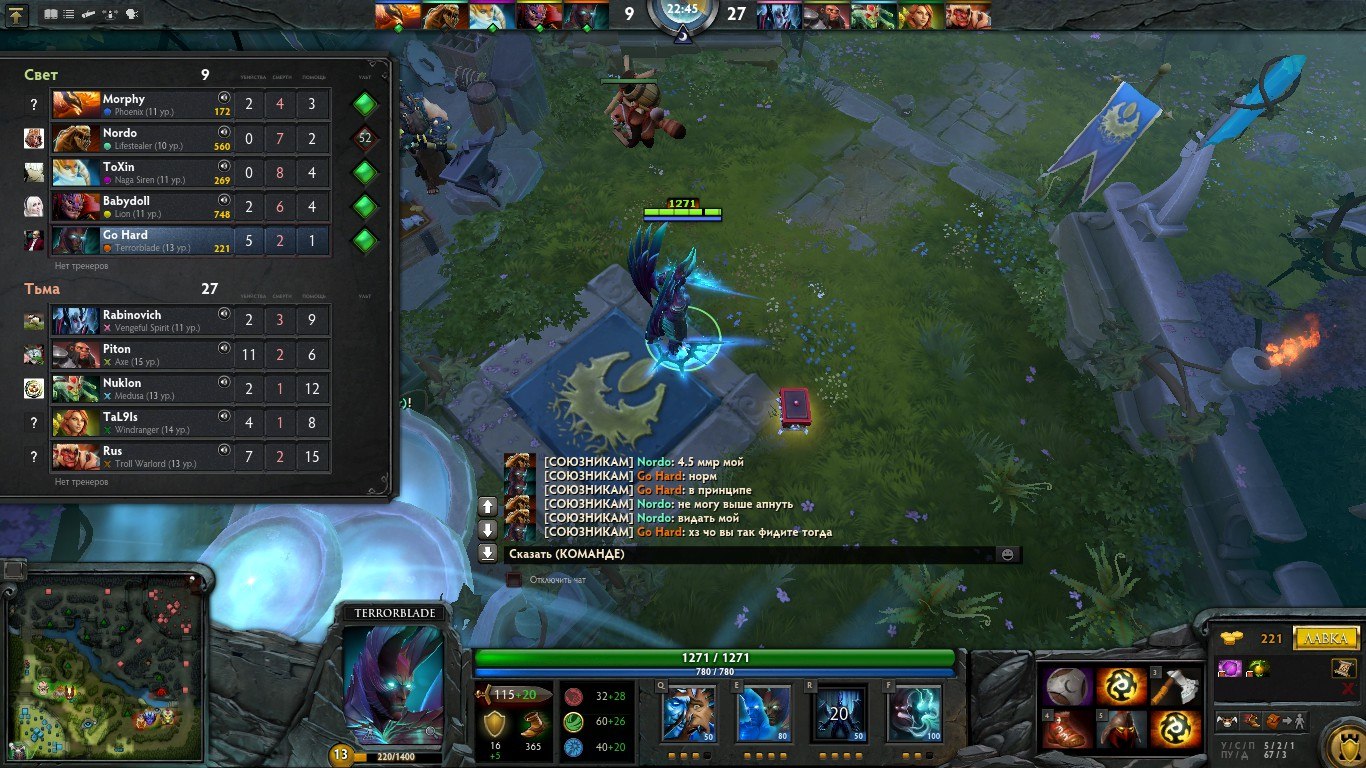
Task: Click on the minimap
Action: pos(104,667)
